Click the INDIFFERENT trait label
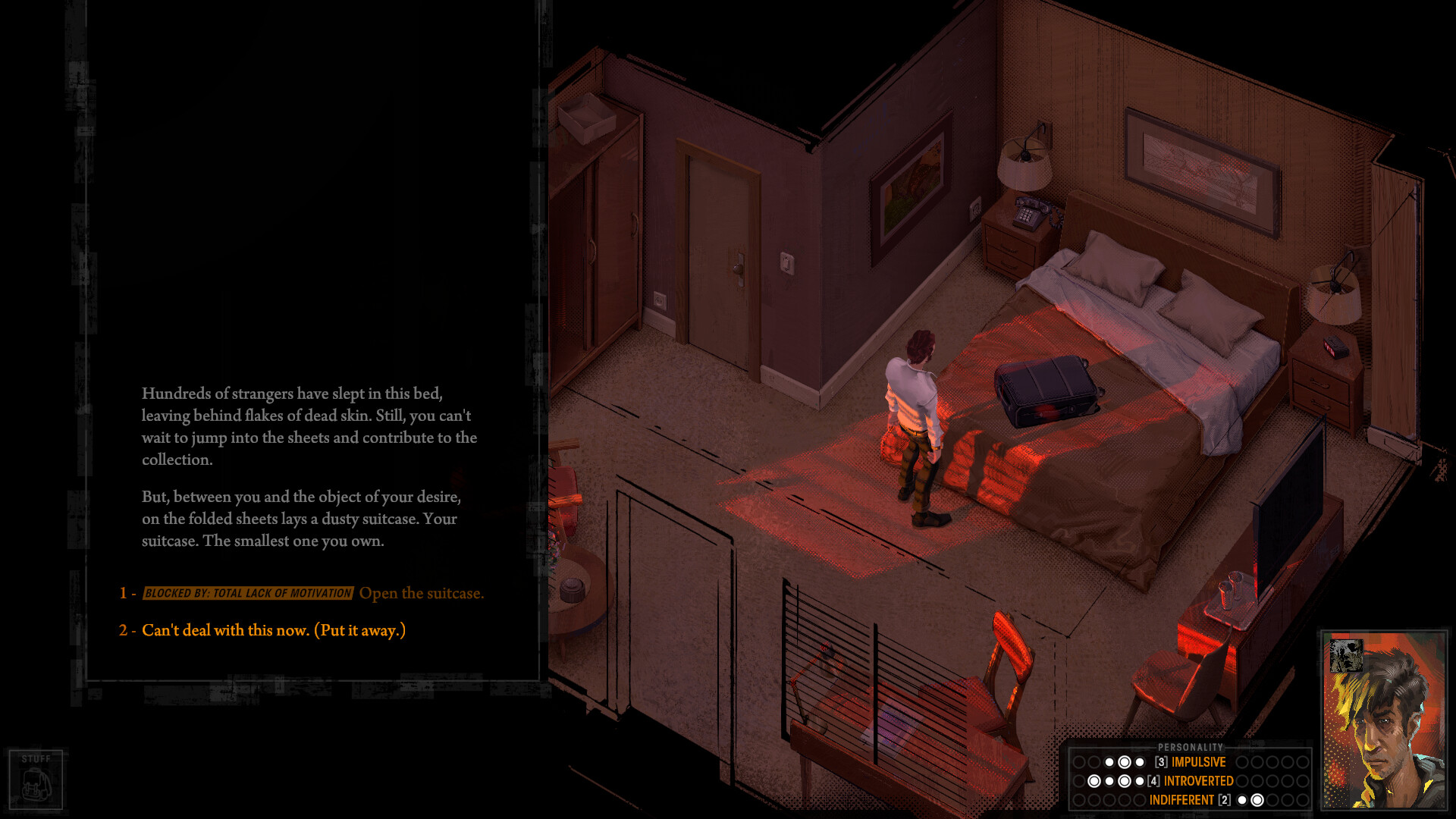This screenshot has width=1456, height=819. pyautogui.click(x=1181, y=799)
